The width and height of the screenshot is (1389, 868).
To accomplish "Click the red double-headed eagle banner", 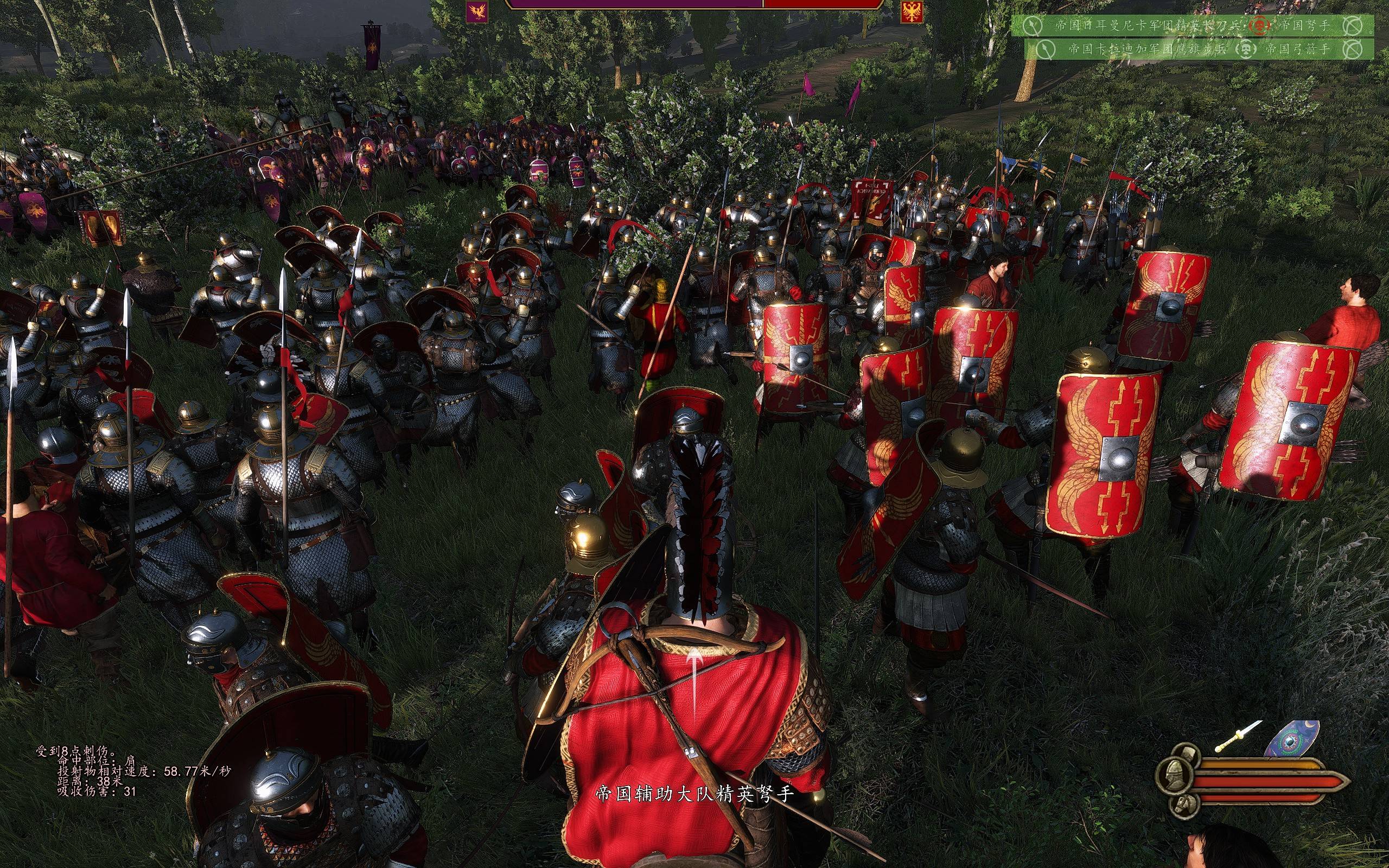I will tap(912, 11).
